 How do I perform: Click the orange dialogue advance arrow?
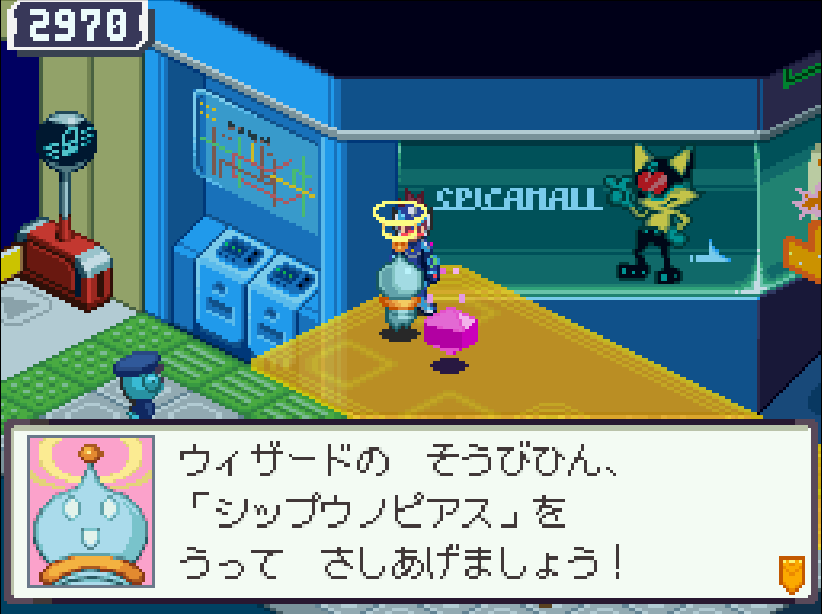[791, 574]
